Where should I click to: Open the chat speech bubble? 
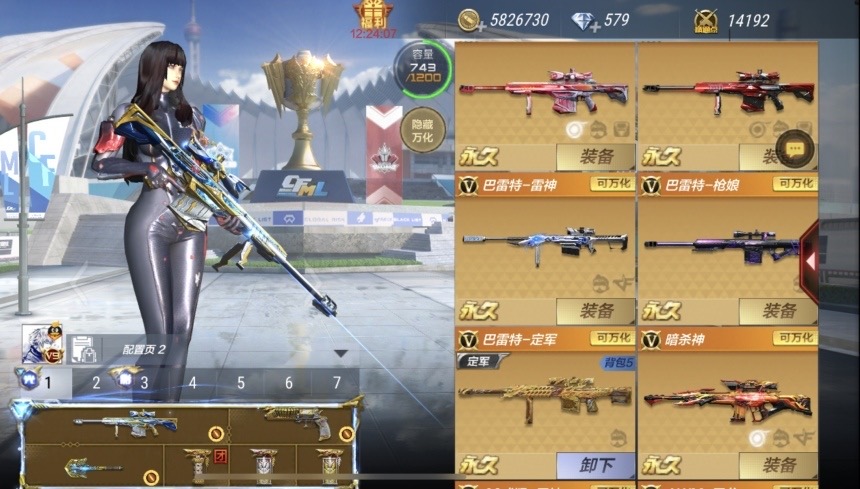click(x=795, y=148)
